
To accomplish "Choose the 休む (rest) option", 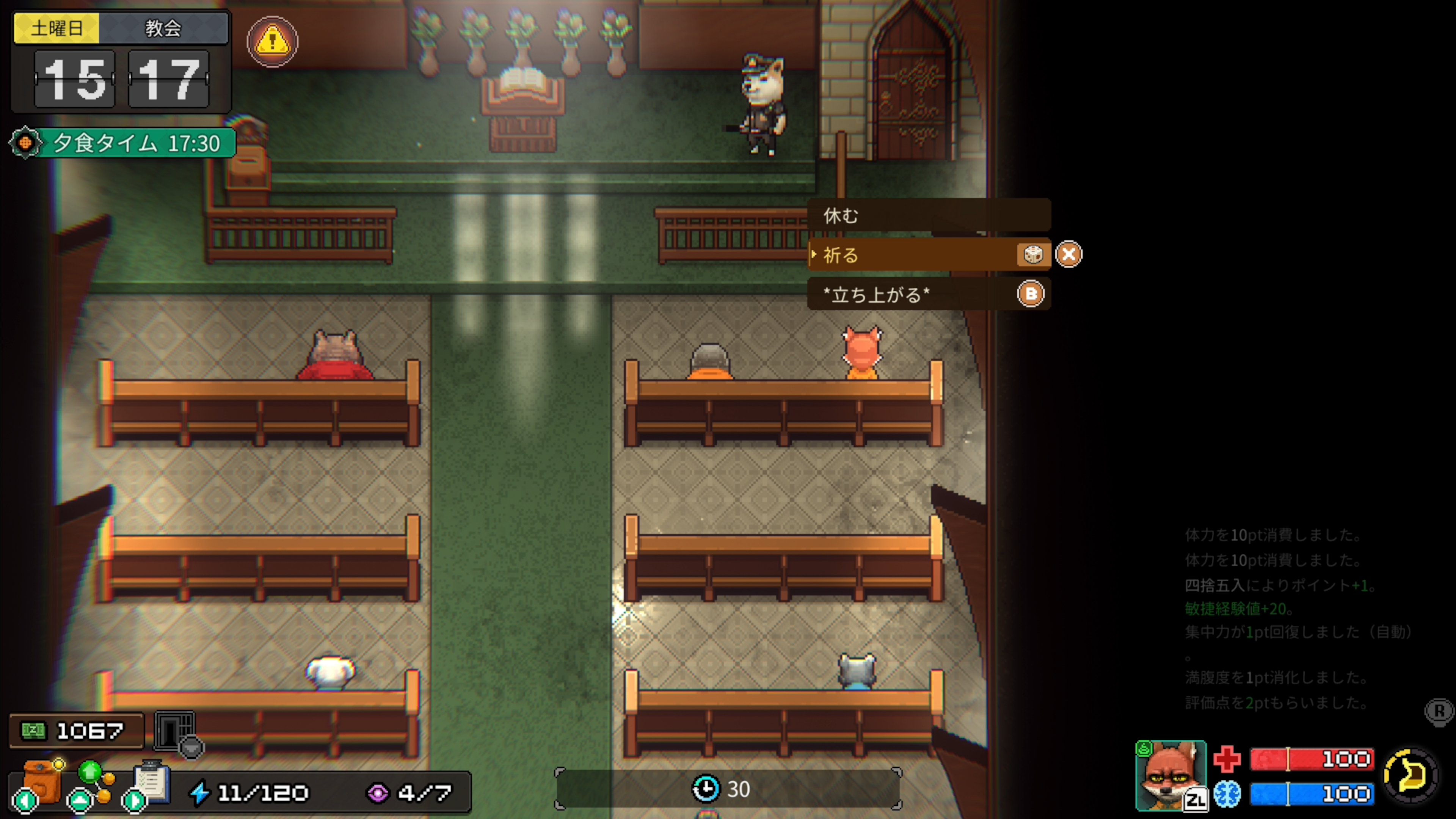I will (x=928, y=215).
